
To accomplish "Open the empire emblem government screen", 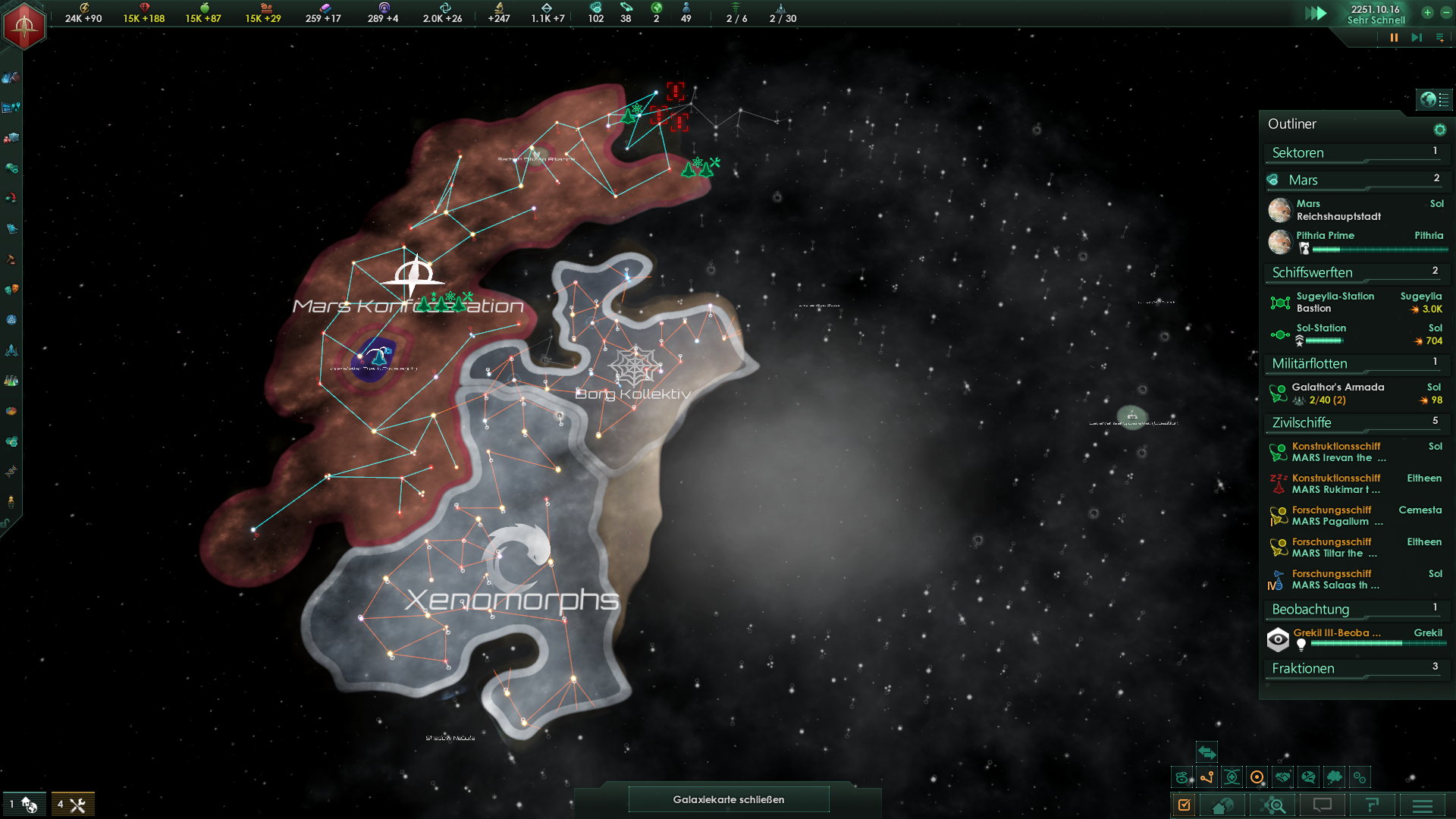I will pos(24,26).
